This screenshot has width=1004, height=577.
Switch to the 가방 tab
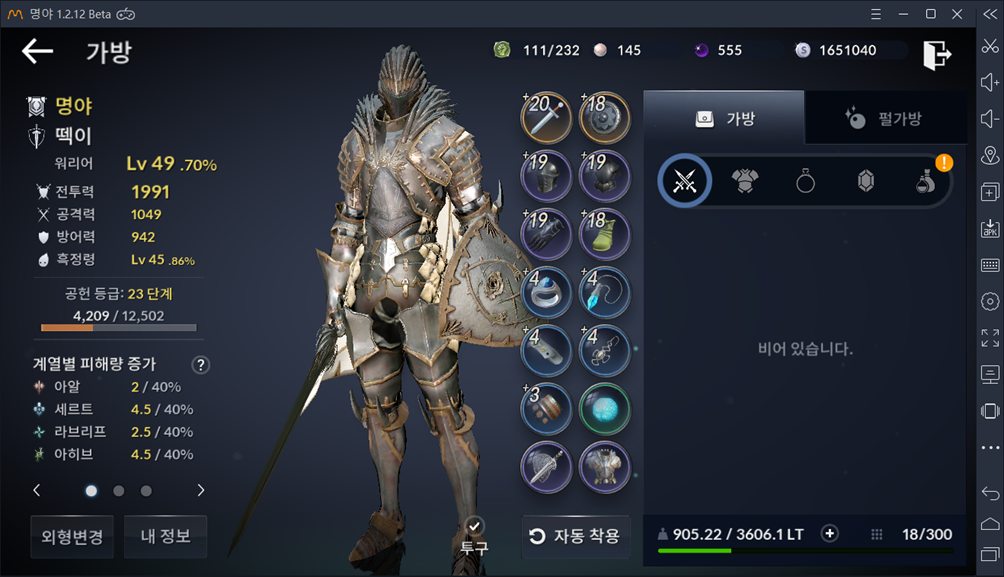pyautogui.click(x=724, y=119)
